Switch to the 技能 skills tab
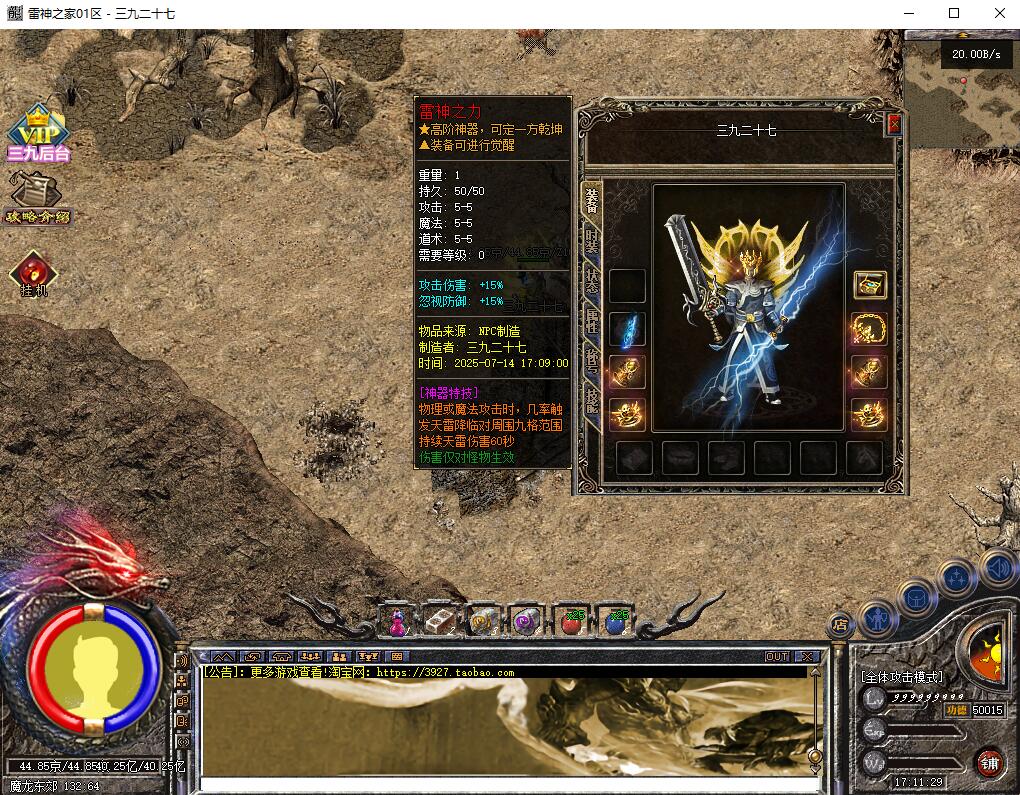This screenshot has width=1020, height=795. tap(592, 401)
